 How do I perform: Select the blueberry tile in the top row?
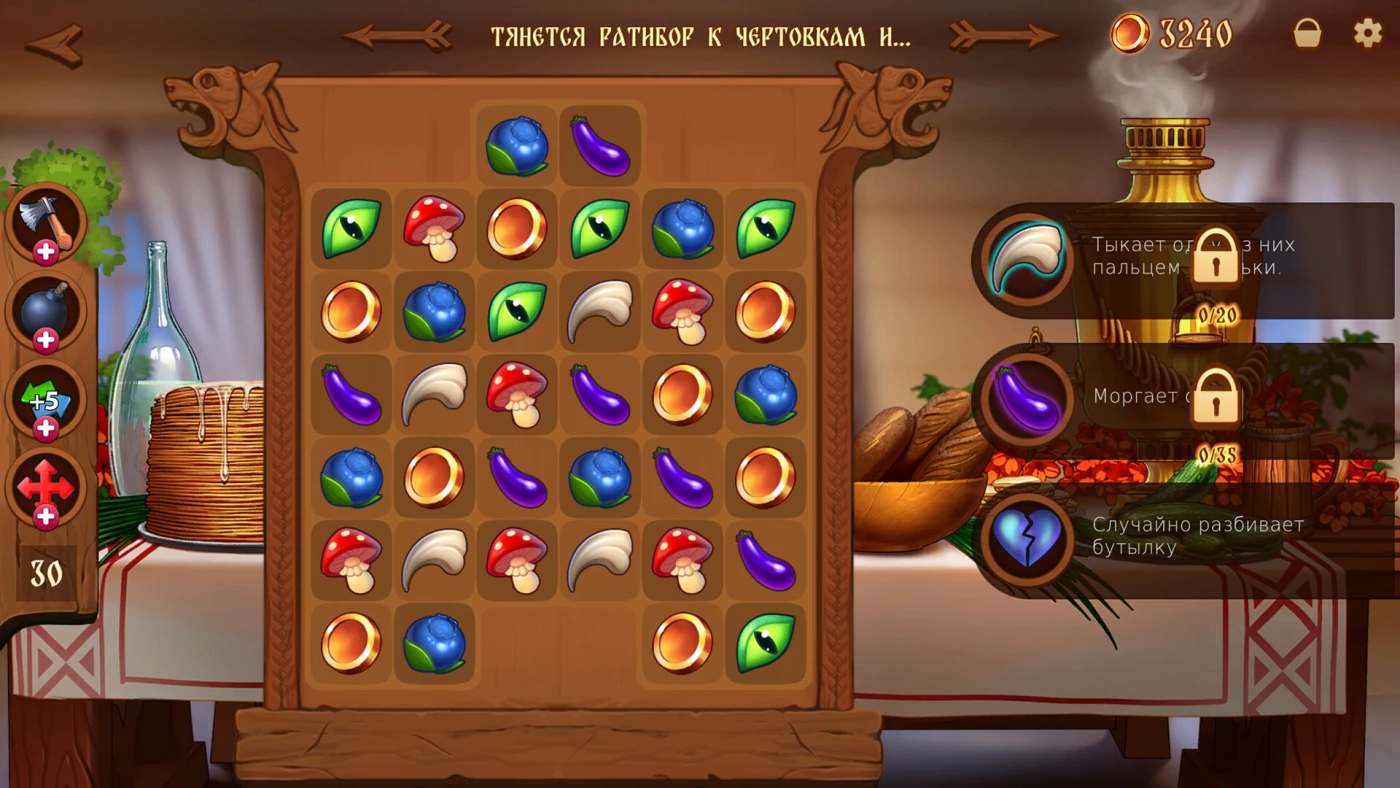[517, 146]
